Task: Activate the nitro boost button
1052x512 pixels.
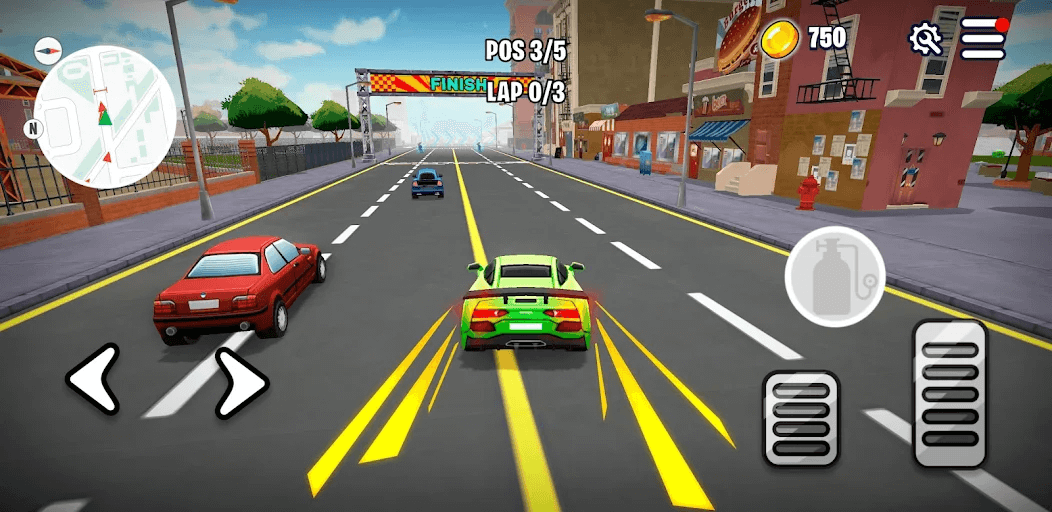Action: coord(834,277)
